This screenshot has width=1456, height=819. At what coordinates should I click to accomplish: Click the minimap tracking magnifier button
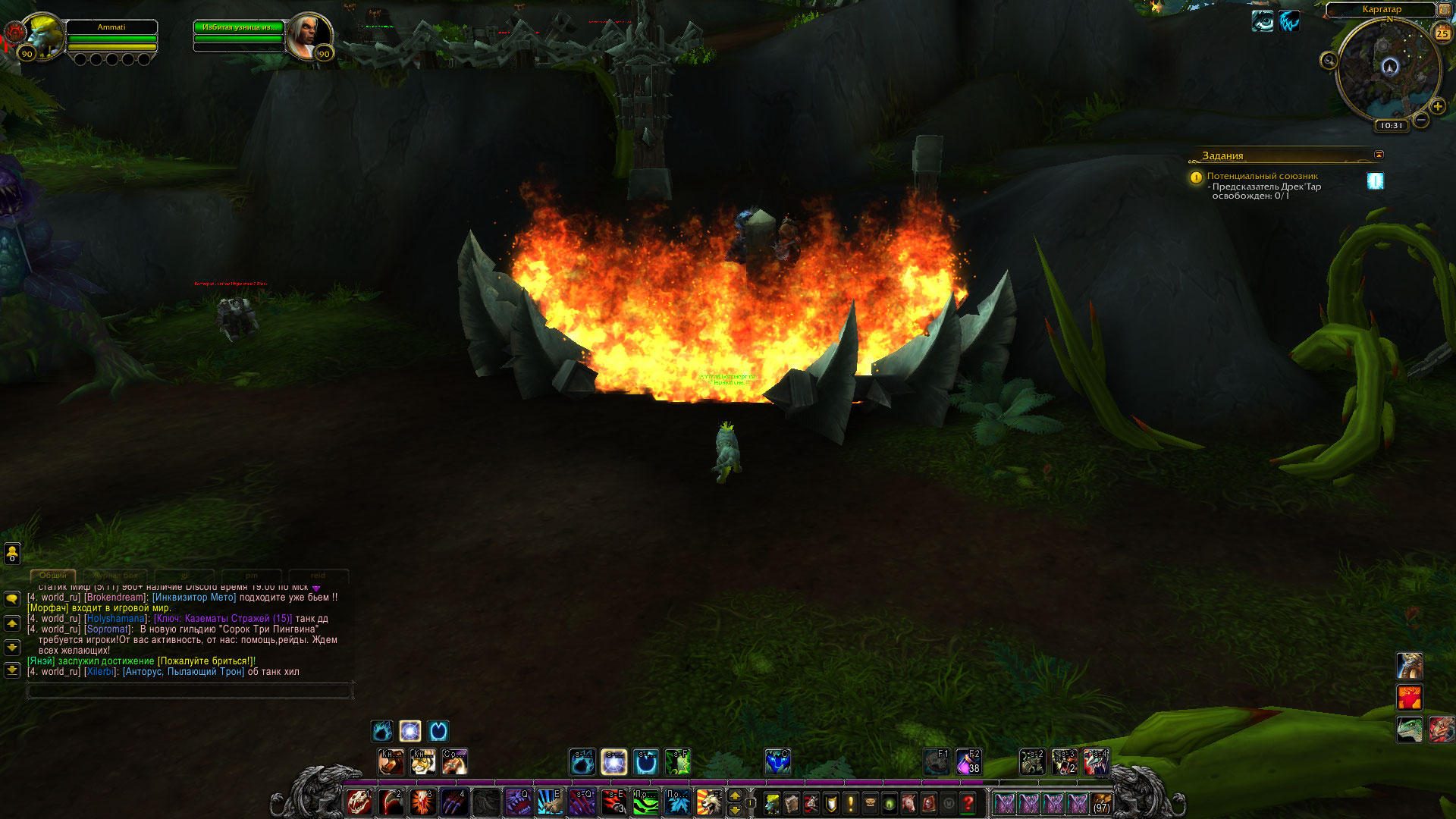1329,61
